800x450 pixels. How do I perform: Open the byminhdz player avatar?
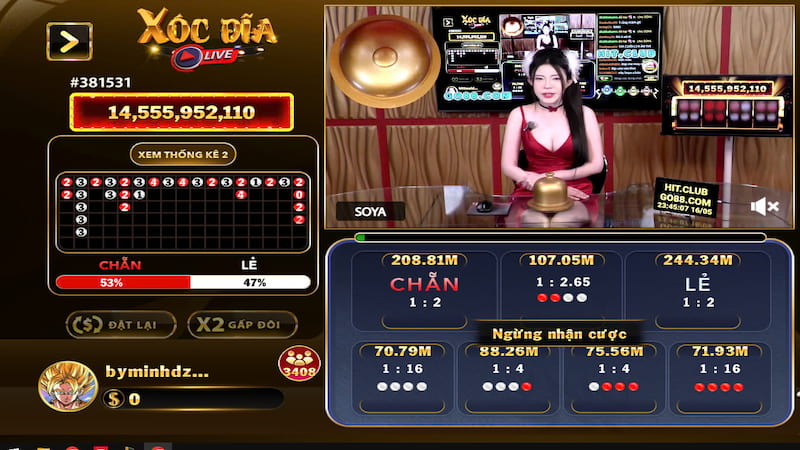click(x=67, y=387)
